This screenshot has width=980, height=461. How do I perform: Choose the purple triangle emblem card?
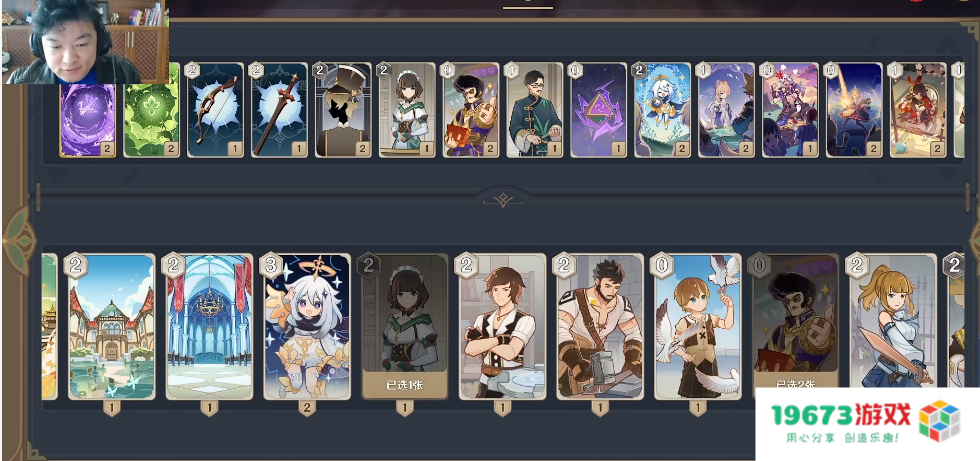click(x=599, y=110)
